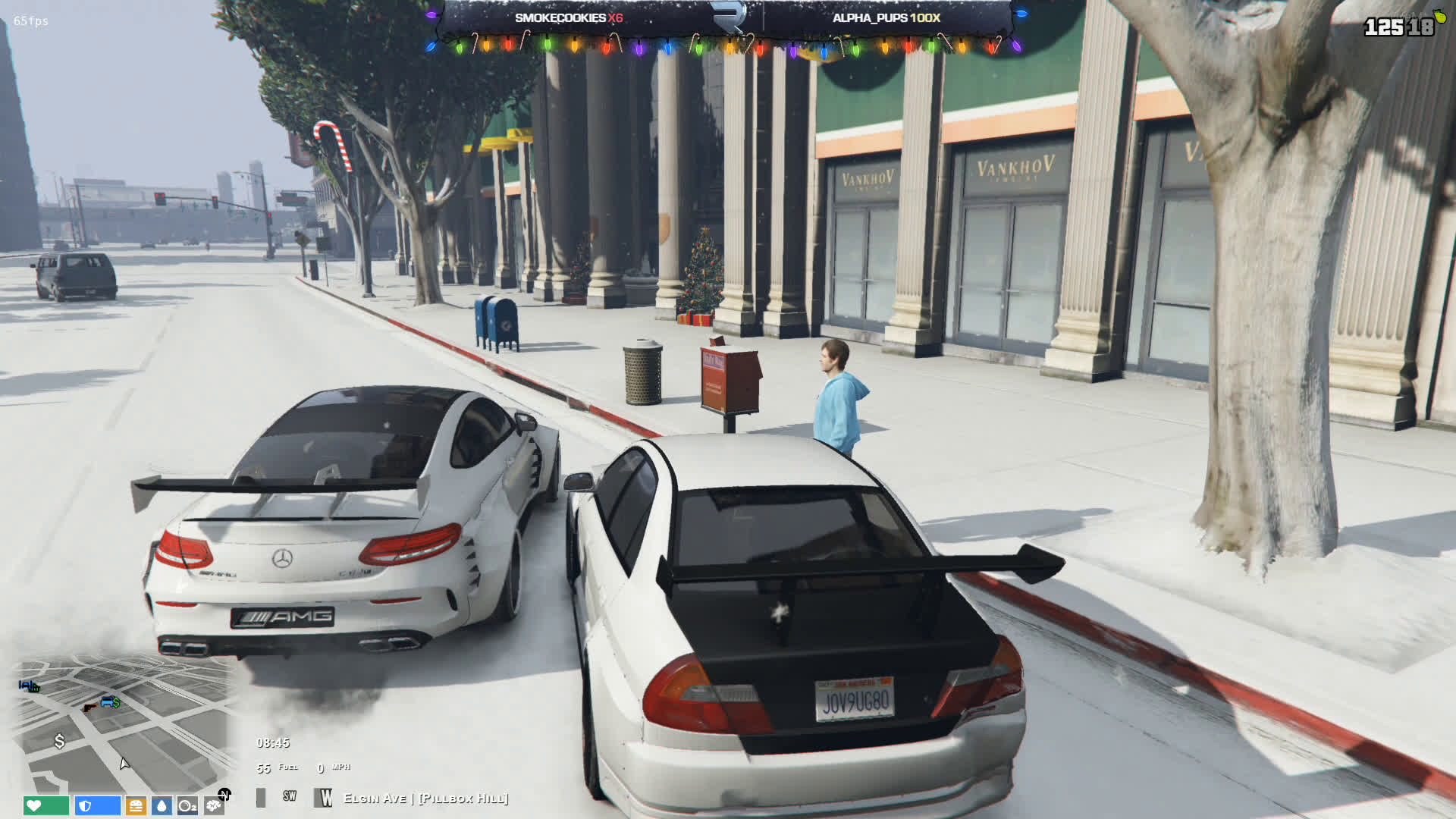
Task: Click the water droplet thirst icon
Action: (x=162, y=805)
